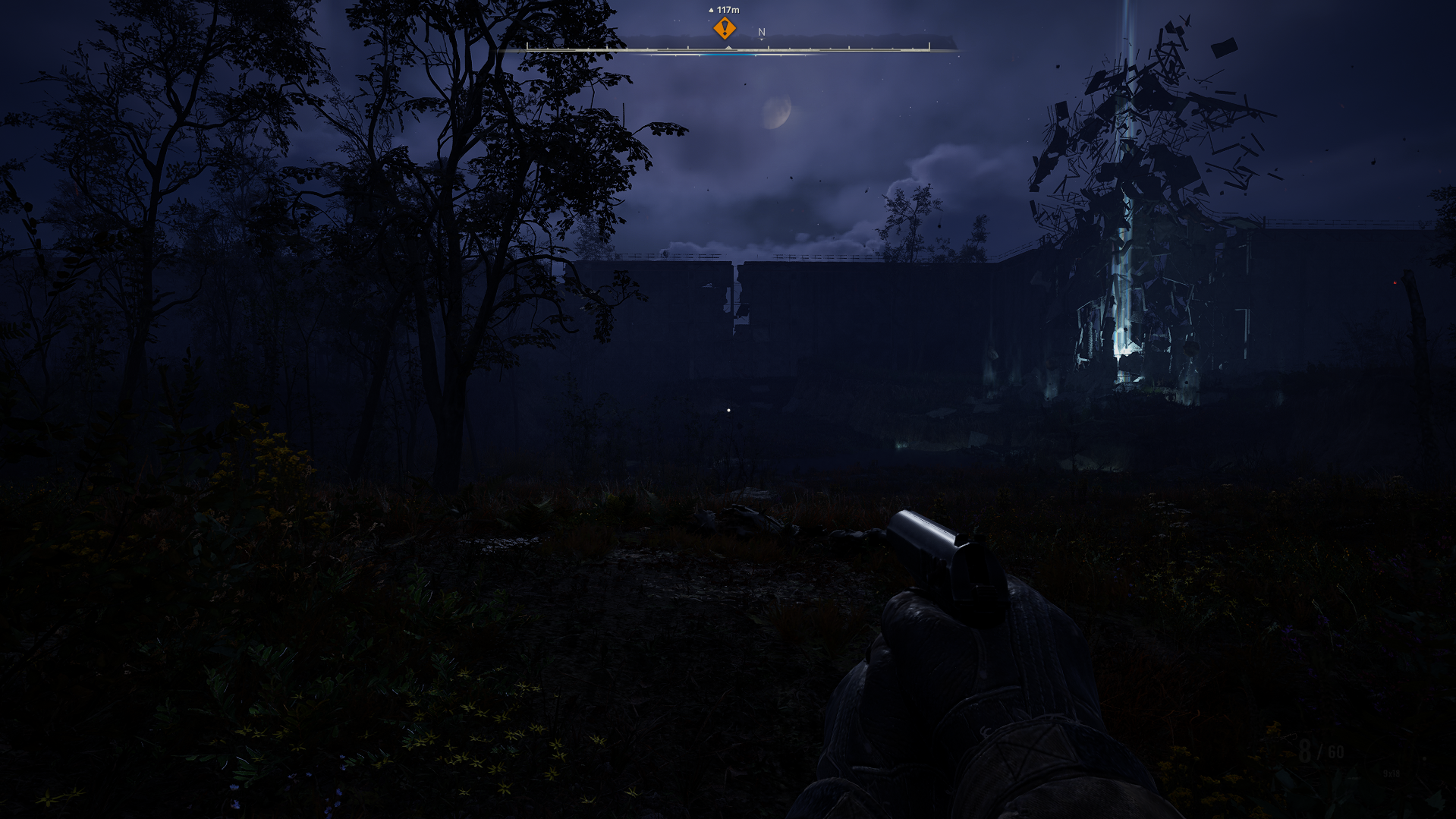
Task: Click the orange quest marker on the compass
Action: click(x=725, y=29)
